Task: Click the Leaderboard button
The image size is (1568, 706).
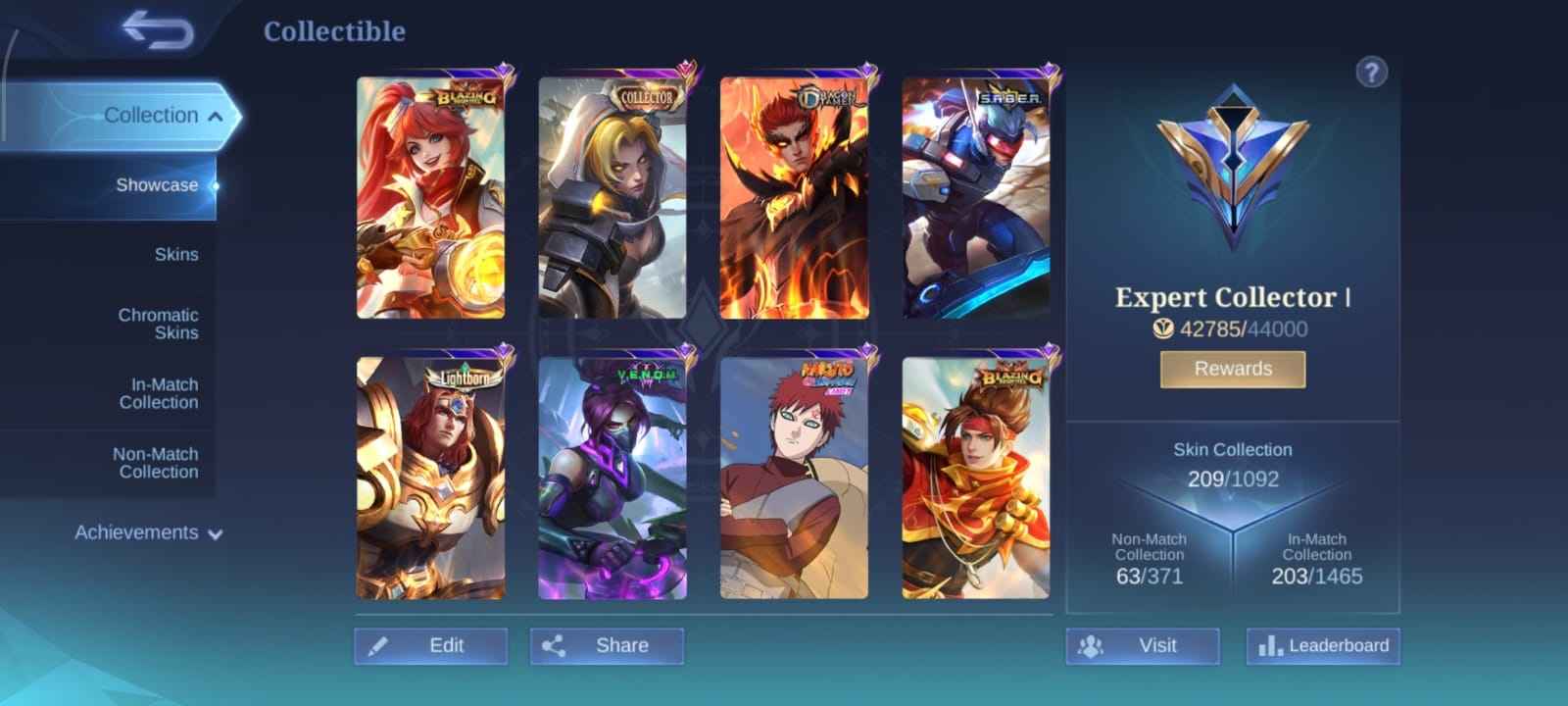Action: [1323, 646]
